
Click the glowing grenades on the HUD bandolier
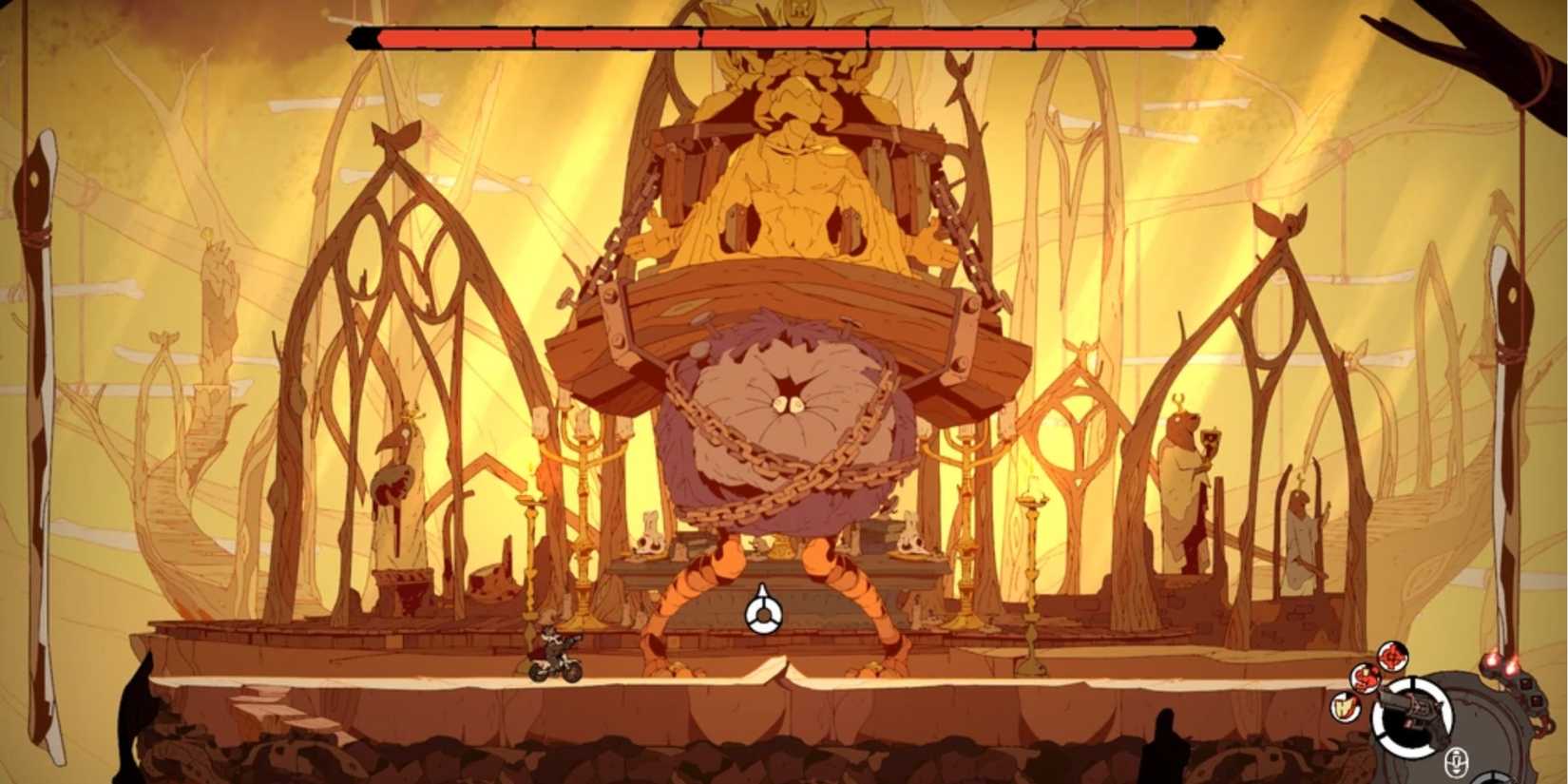click(x=1501, y=664)
